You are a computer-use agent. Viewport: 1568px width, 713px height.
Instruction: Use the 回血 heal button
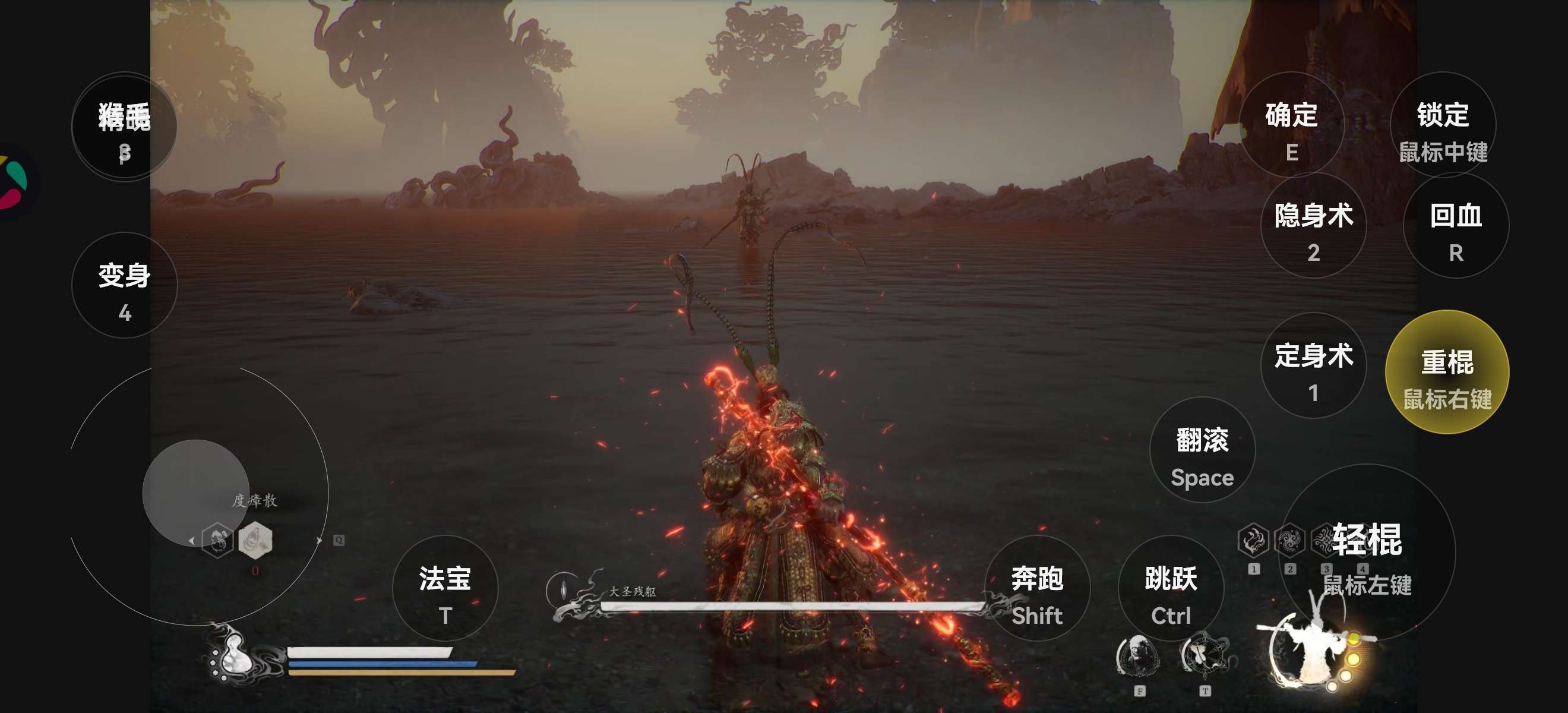pos(1455,226)
